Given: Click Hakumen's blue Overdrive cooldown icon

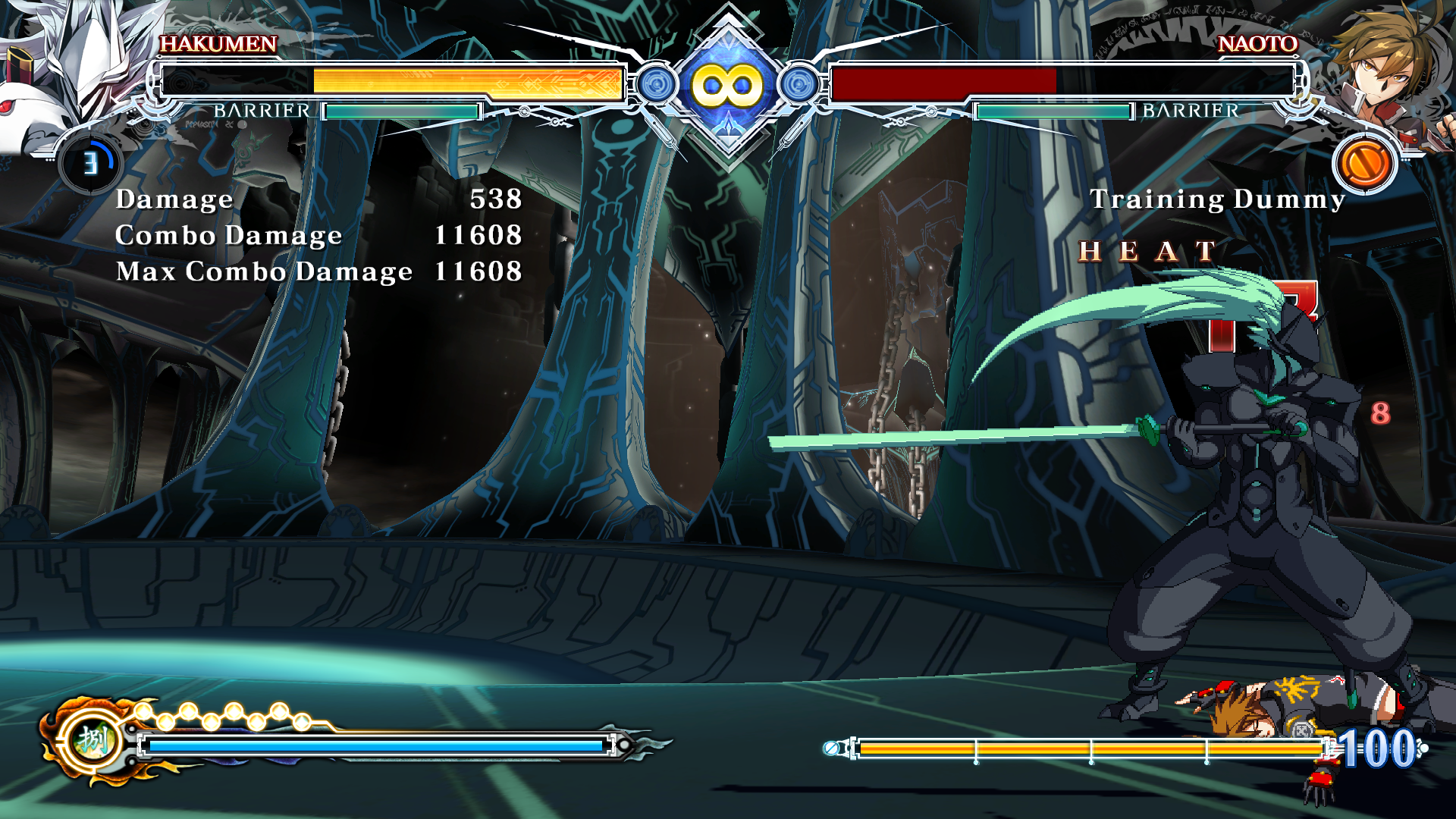Looking at the screenshot, I should [90, 163].
